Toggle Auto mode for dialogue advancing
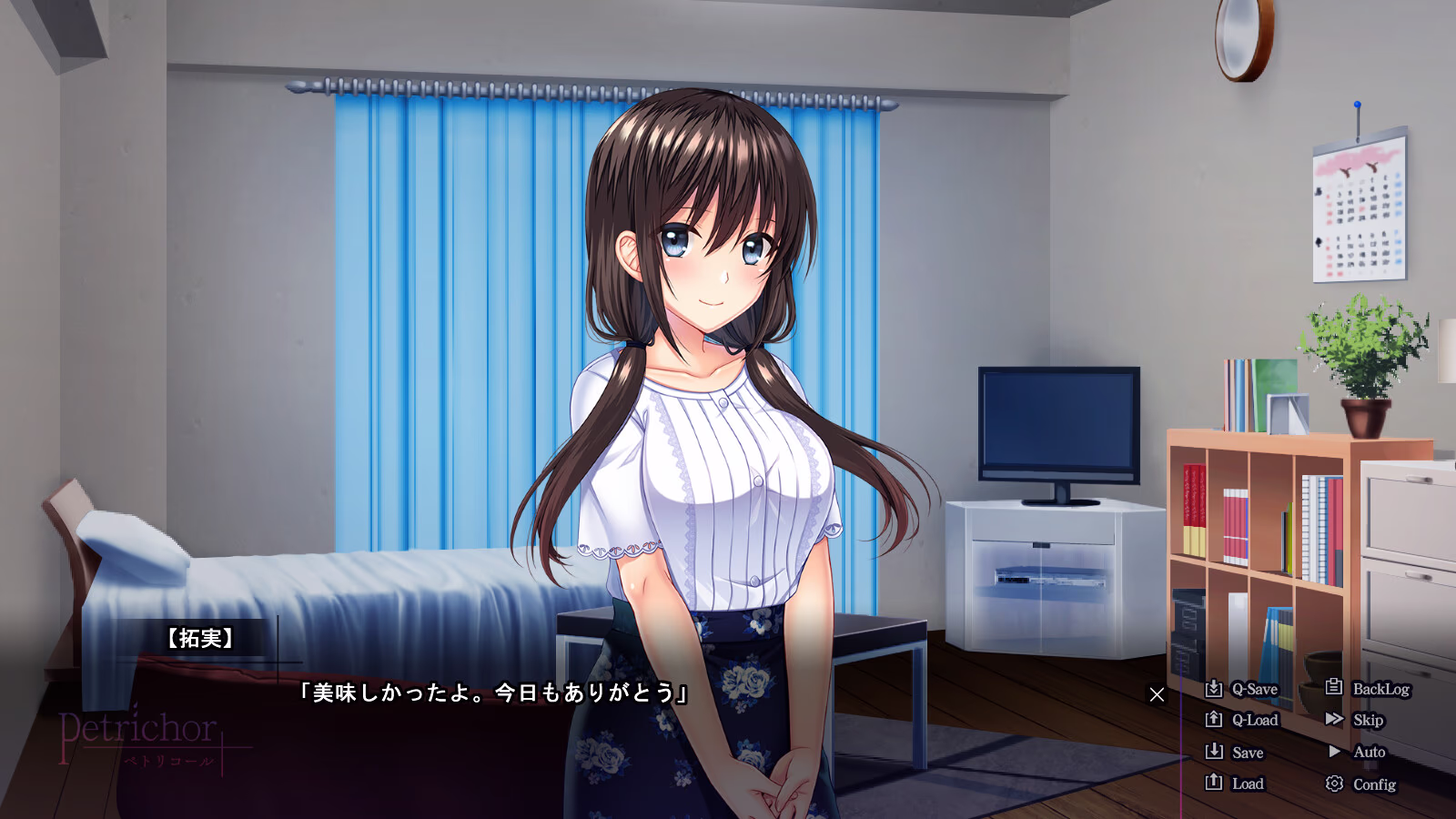Image resolution: width=1456 pixels, height=819 pixels. 1369,752
